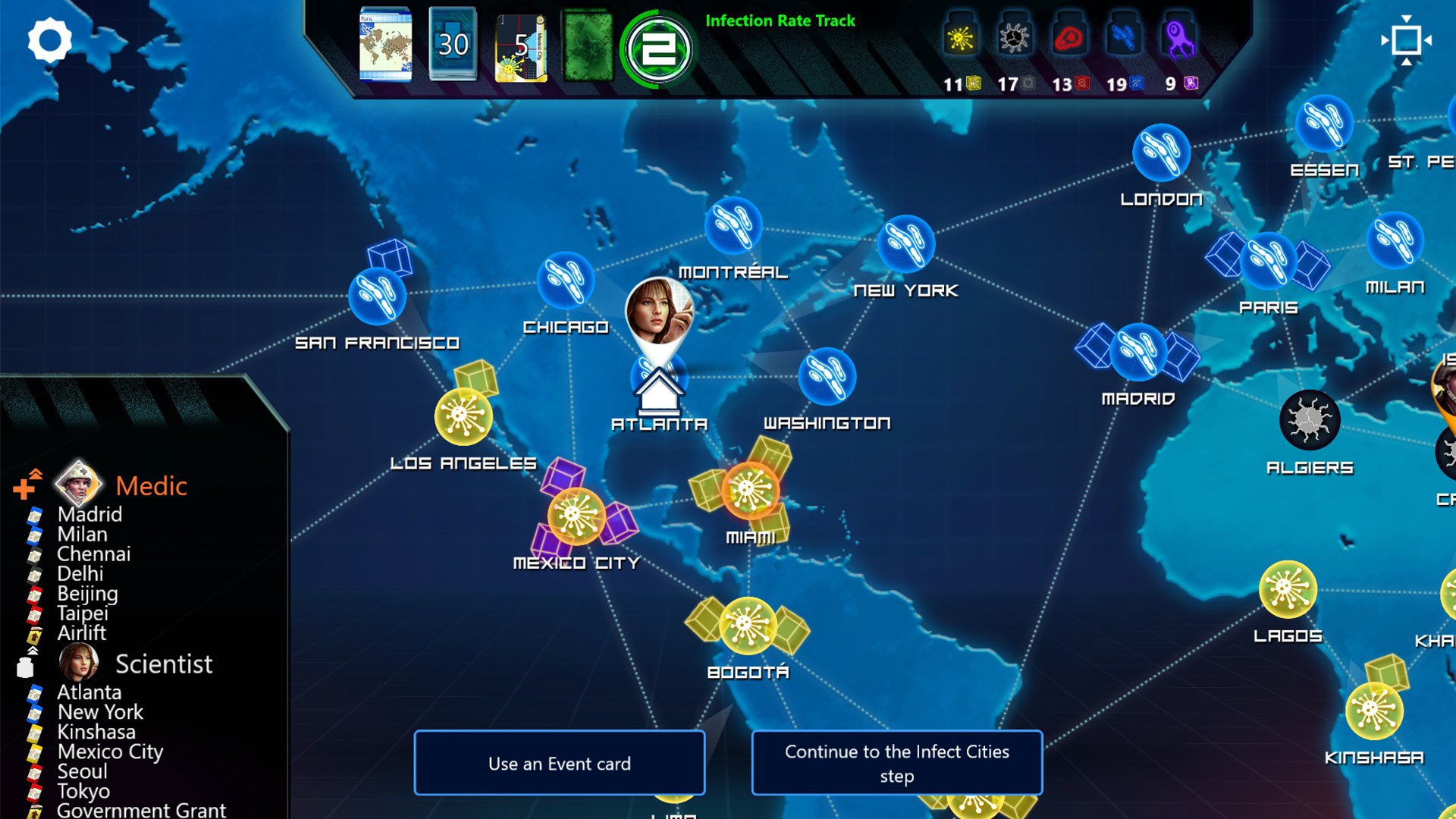The width and height of the screenshot is (1456, 819).
Task: Click the research station at Atlanta
Action: [x=658, y=391]
